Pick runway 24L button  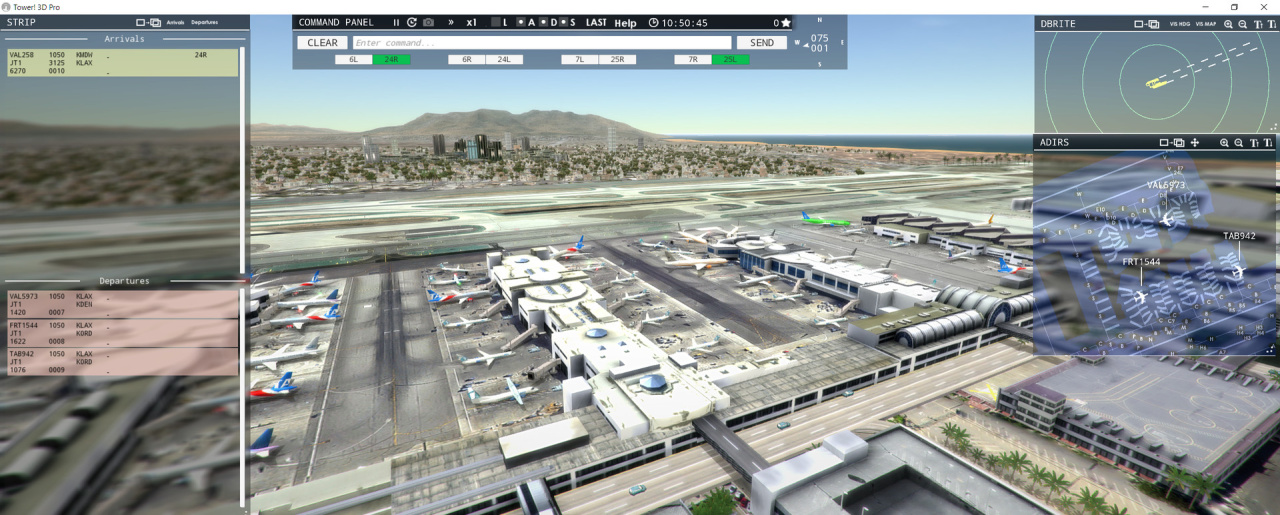click(x=504, y=60)
